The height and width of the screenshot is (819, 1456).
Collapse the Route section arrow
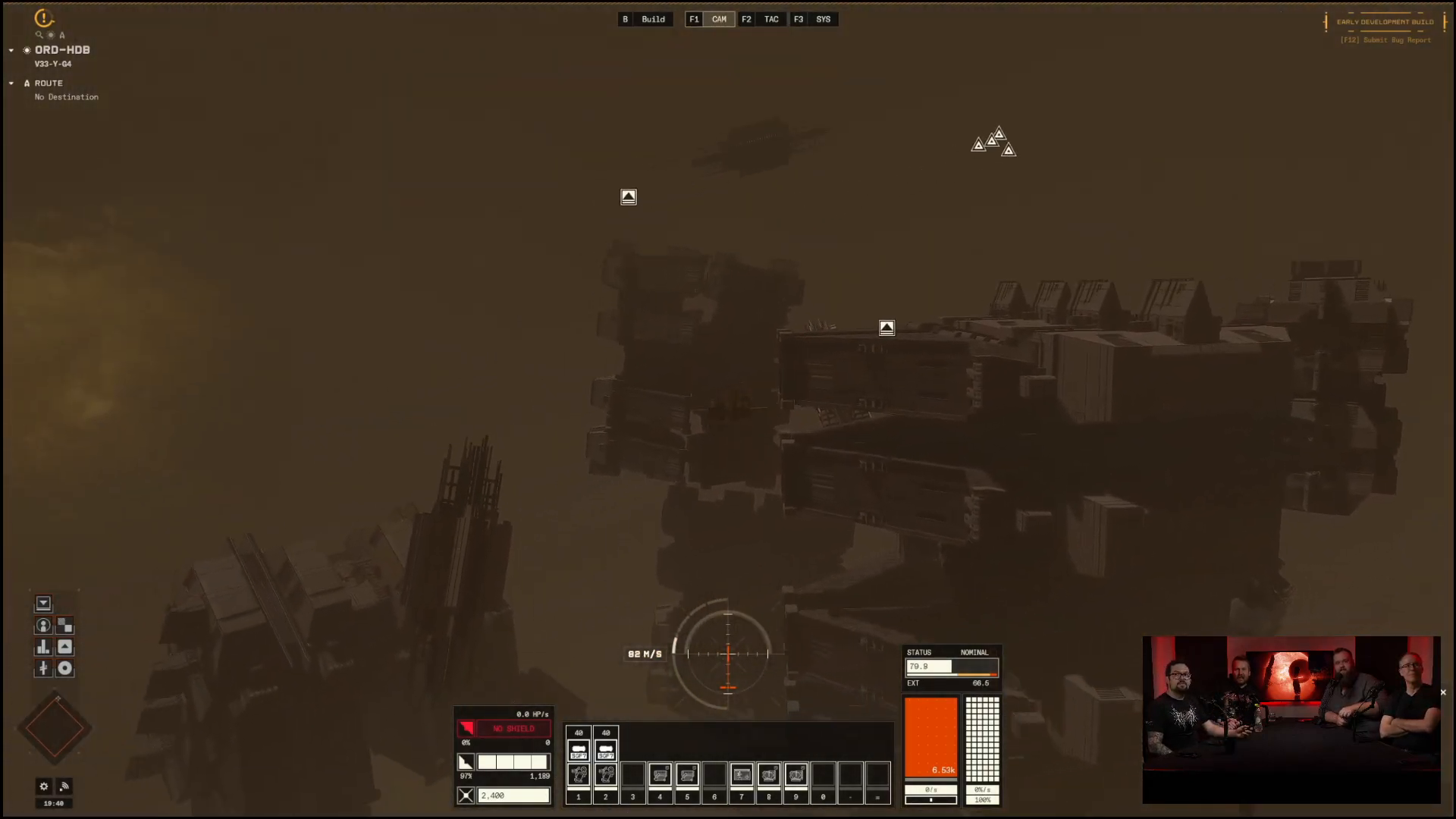(11, 83)
